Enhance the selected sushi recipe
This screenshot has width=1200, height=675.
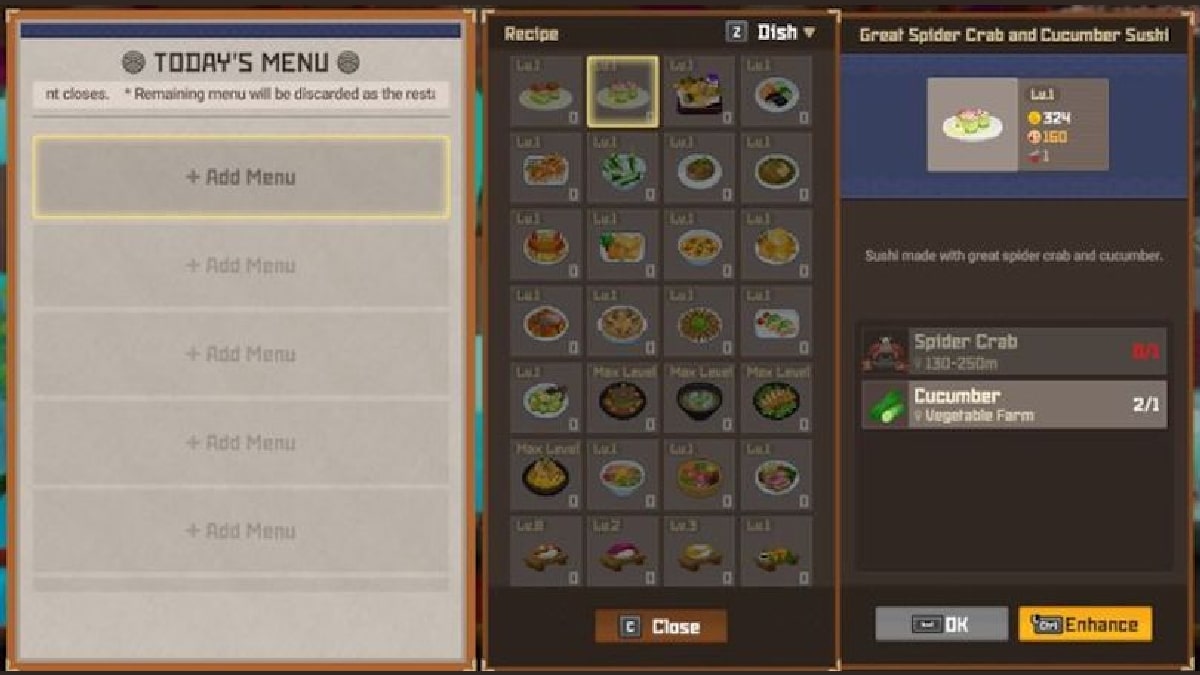(x=1085, y=625)
